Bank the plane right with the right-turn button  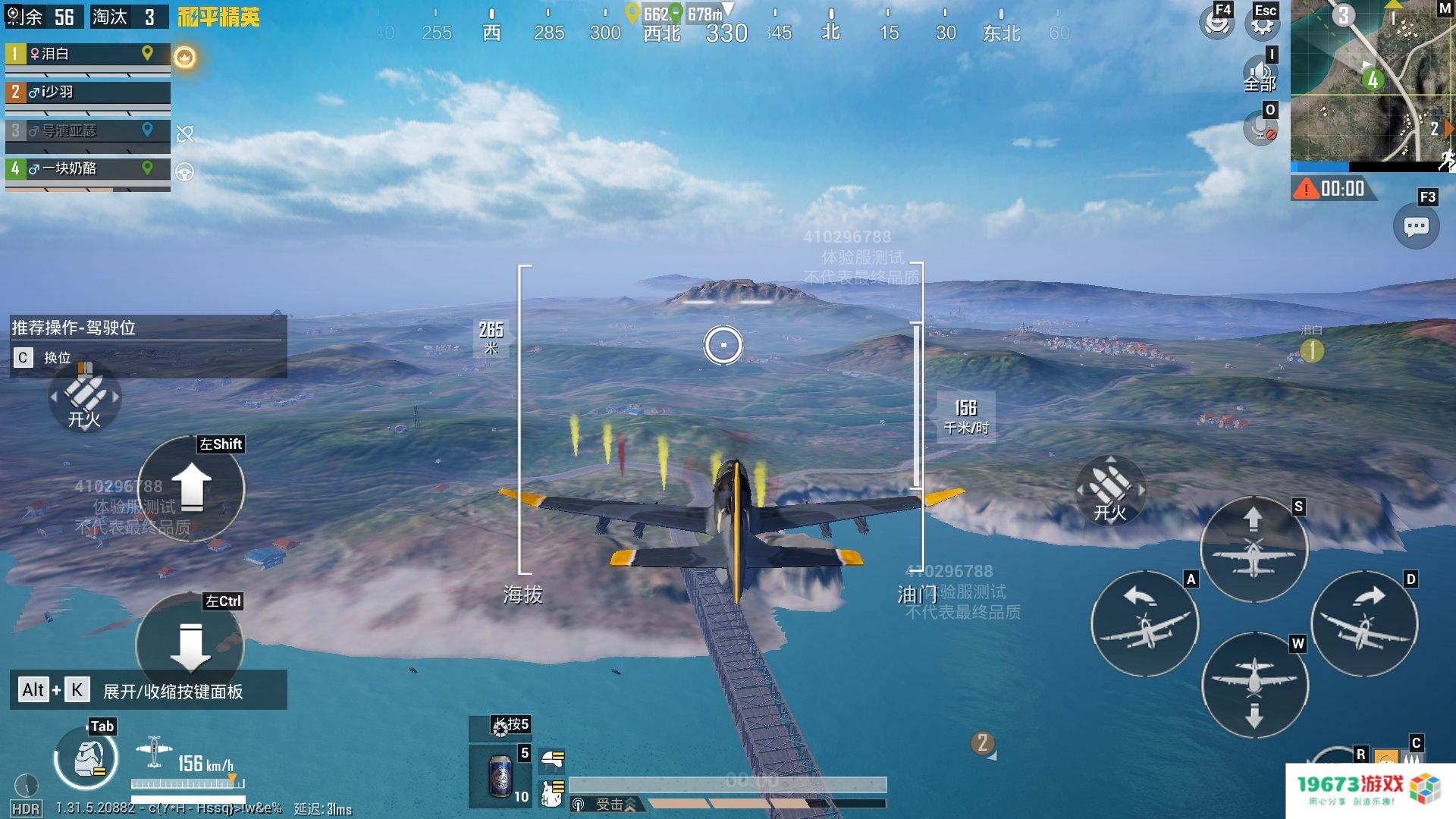(x=1363, y=623)
